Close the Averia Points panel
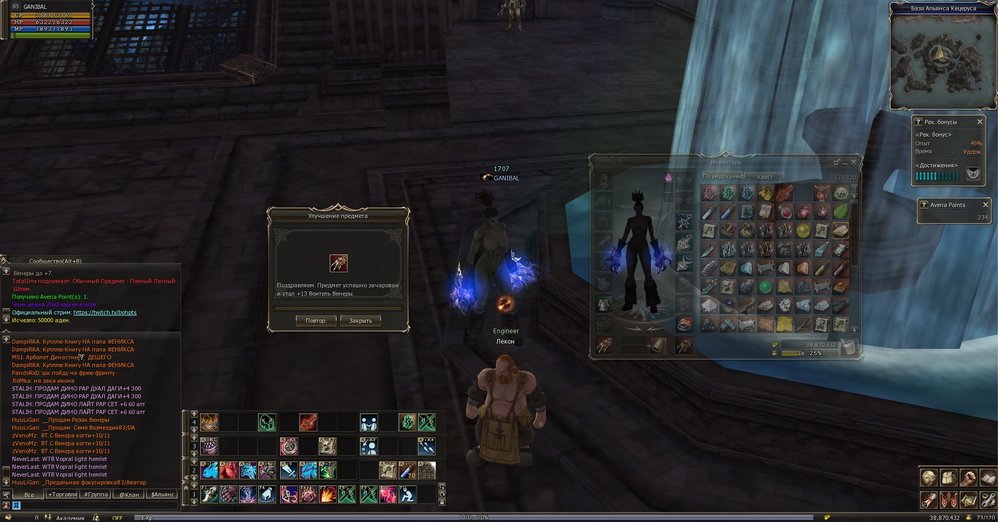The image size is (1000, 522). (x=979, y=203)
